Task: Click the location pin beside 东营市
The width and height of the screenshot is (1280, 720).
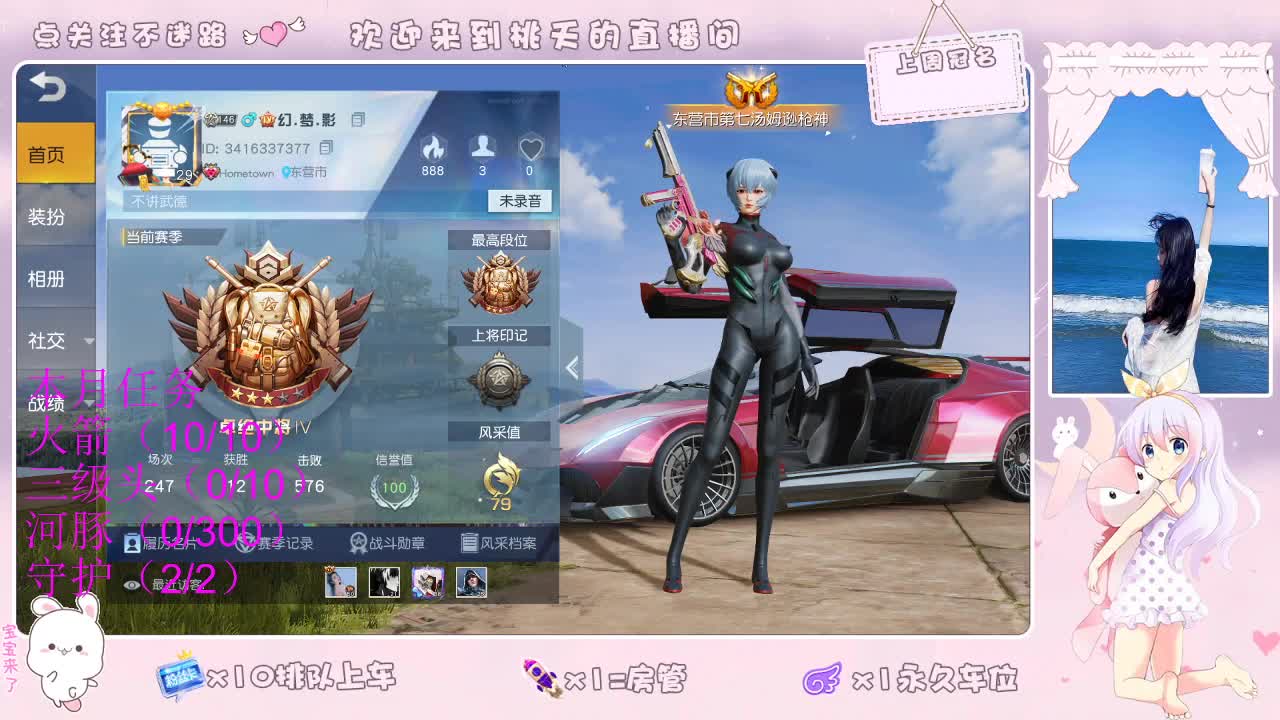Action: coord(284,174)
